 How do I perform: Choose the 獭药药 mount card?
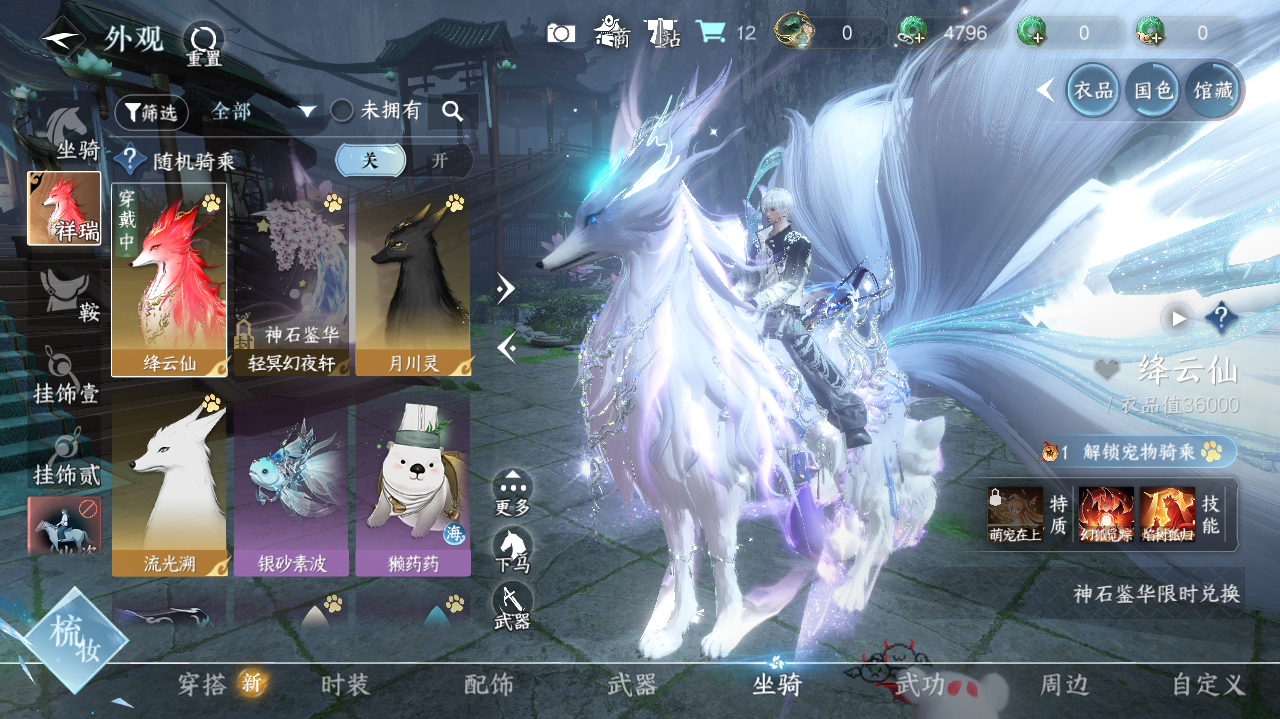(413, 483)
